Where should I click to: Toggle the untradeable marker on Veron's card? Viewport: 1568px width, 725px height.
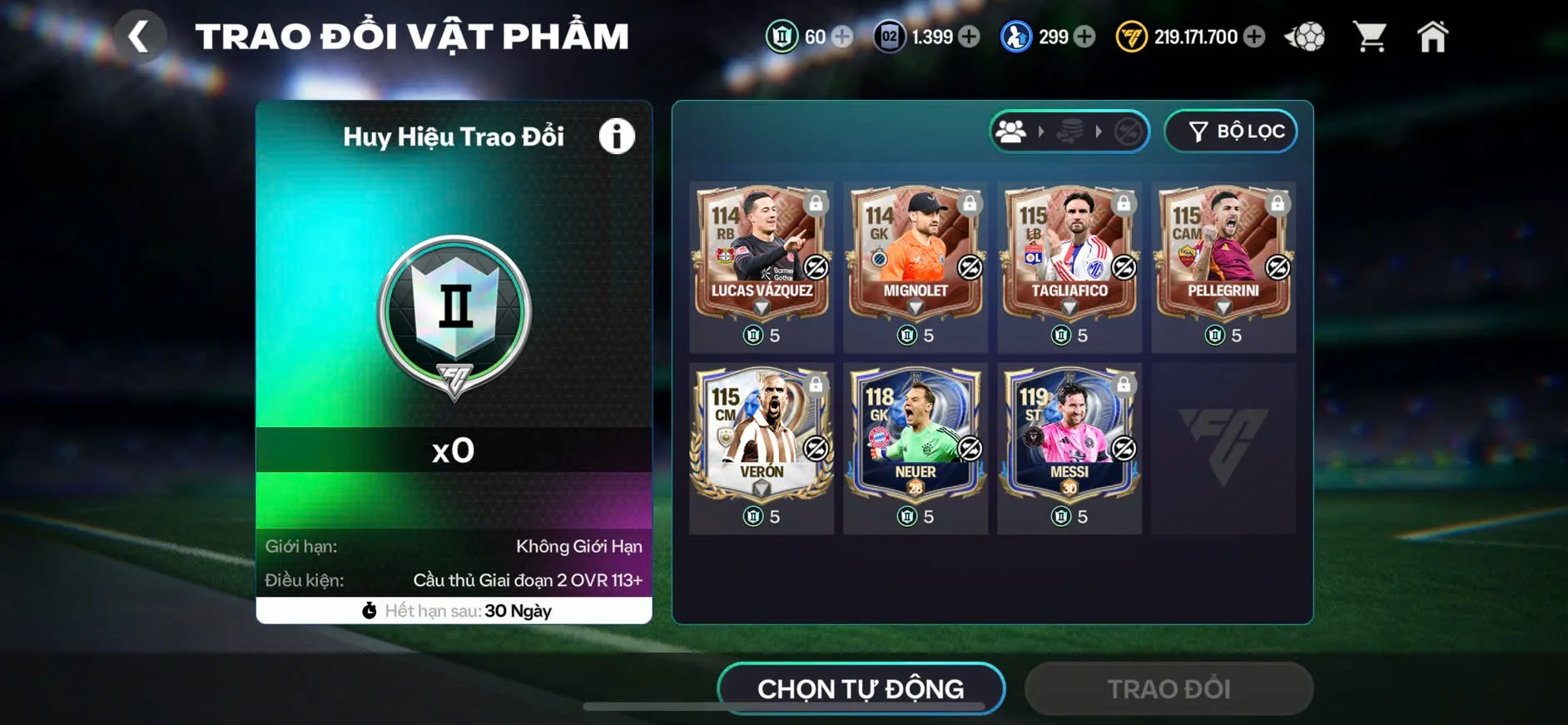(x=816, y=447)
